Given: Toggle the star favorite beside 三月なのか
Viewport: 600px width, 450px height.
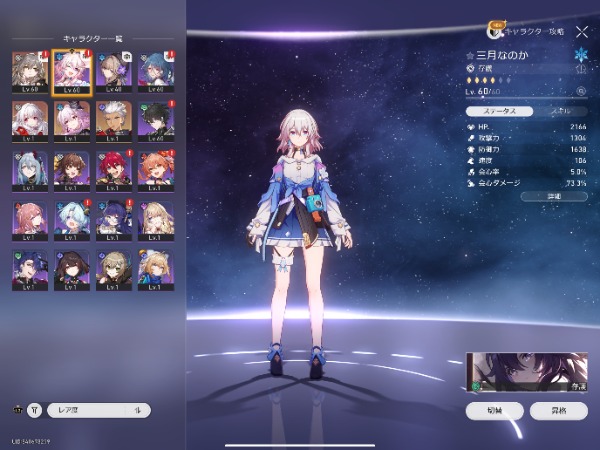Looking at the screenshot, I should pyautogui.click(x=470, y=55).
